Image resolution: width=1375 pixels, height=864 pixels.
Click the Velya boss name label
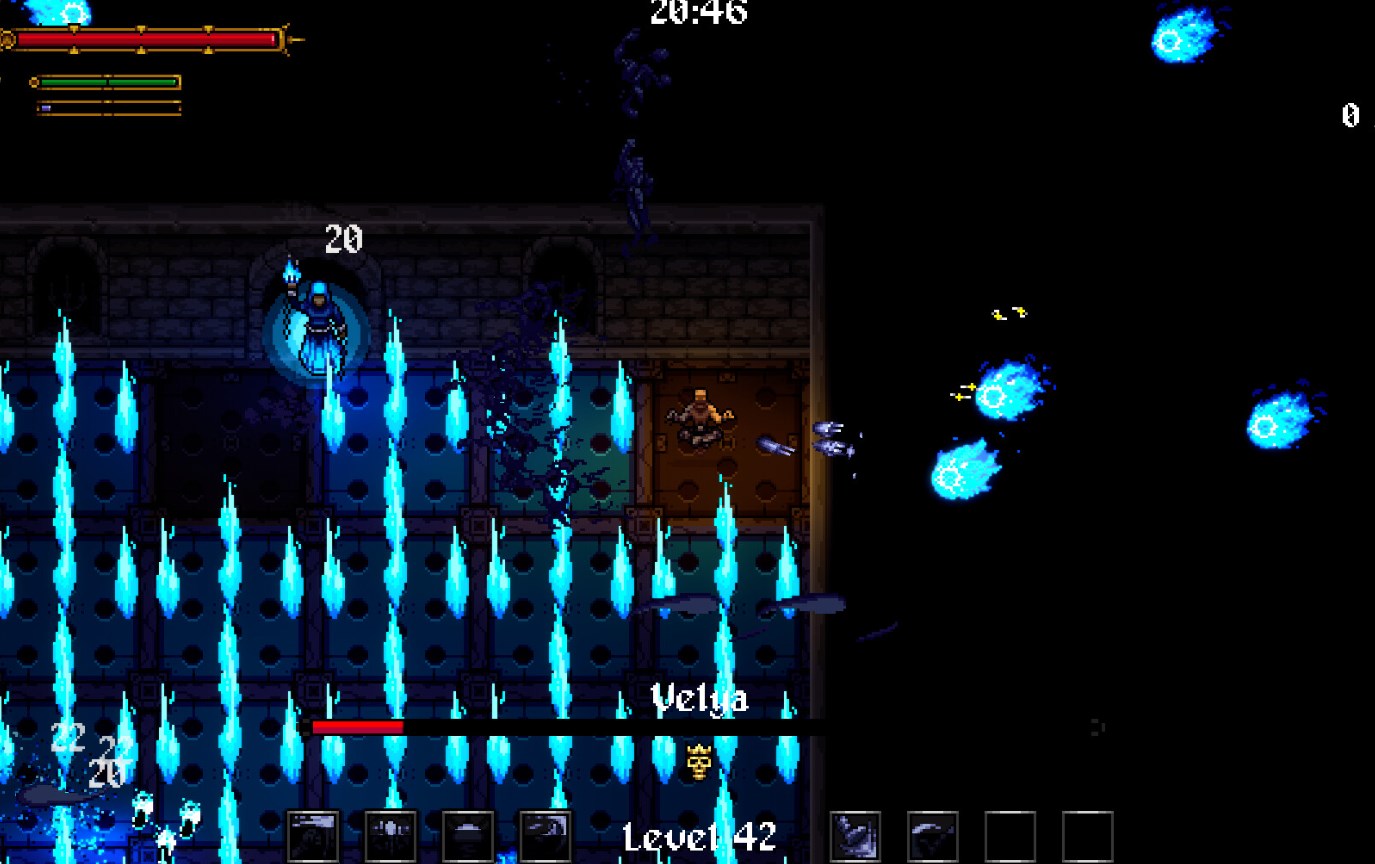pos(700,700)
